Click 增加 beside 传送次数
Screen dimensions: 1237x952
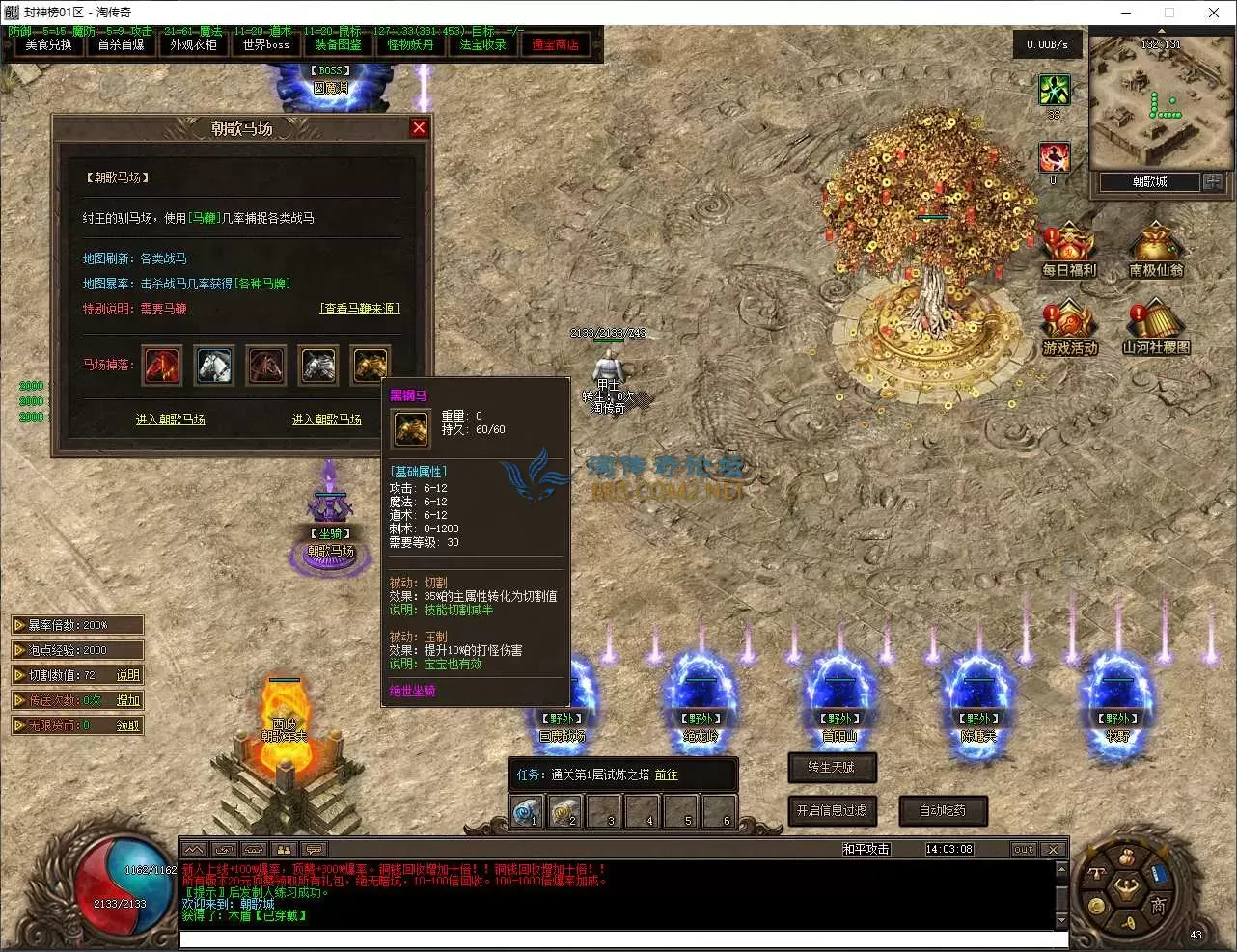tap(128, 700)
